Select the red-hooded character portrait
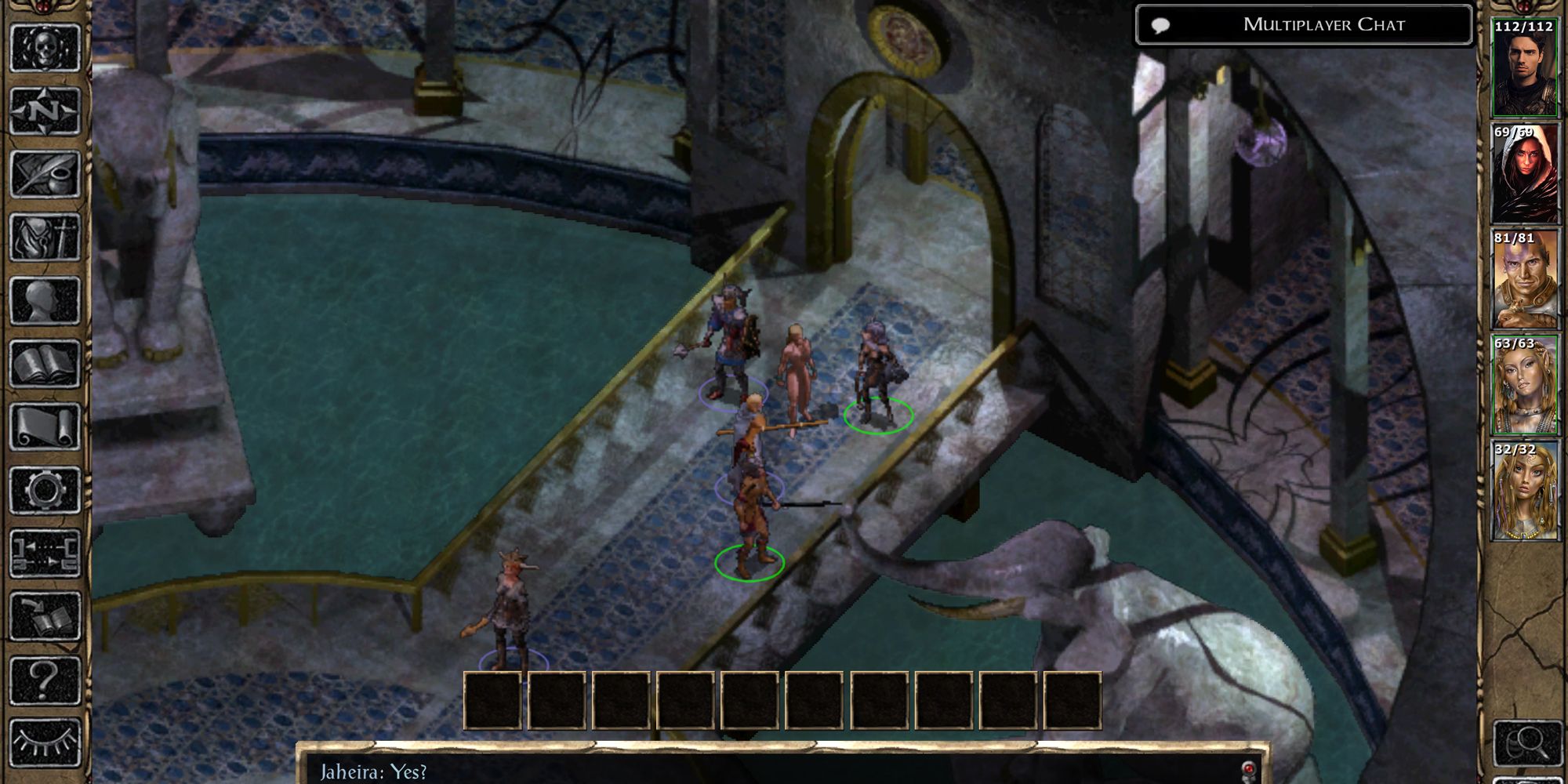This screenshot has width=1568, height=784. 1524,174
